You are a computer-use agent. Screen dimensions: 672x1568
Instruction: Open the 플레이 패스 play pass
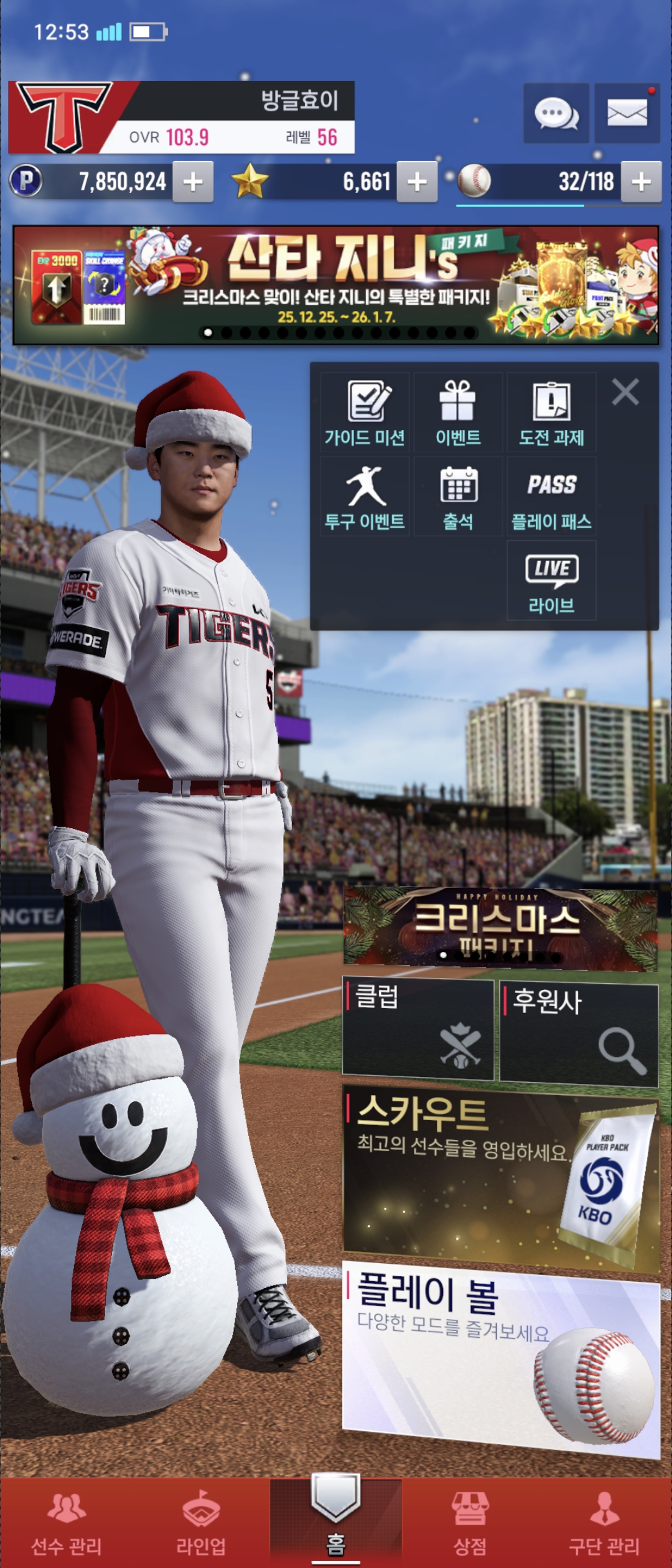551,497
